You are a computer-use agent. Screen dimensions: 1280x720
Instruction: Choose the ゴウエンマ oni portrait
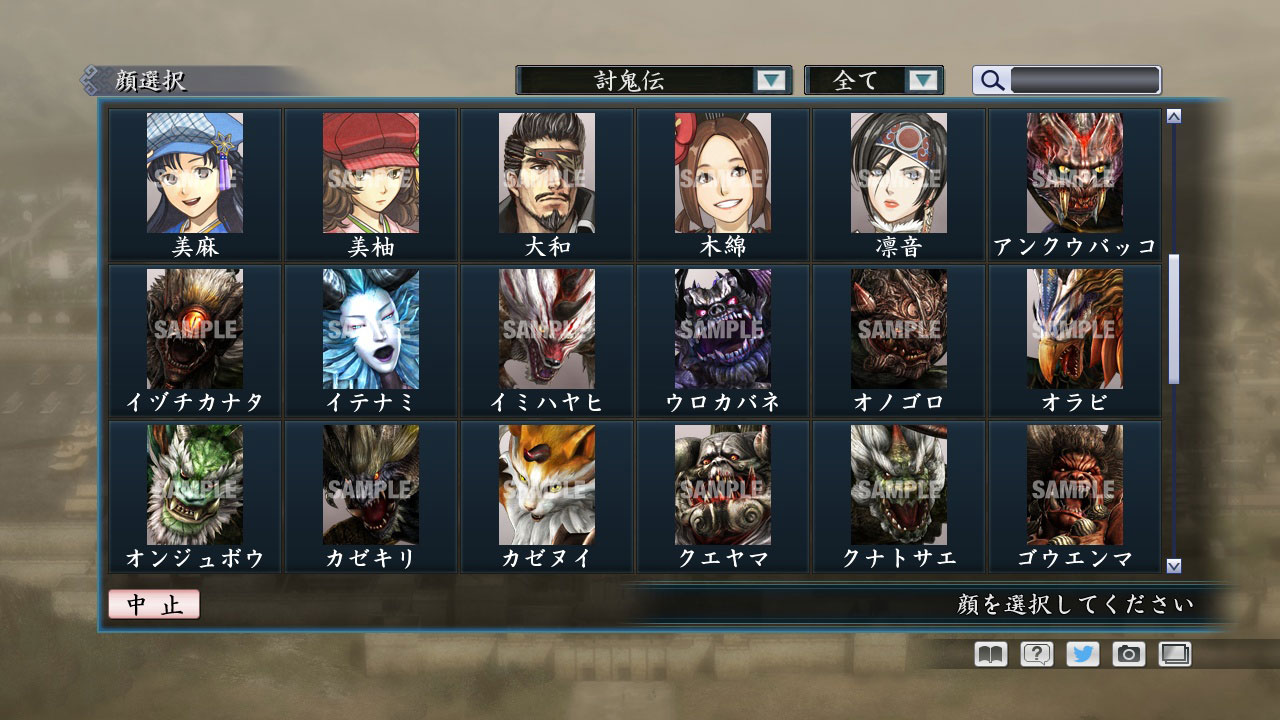(1073, 485)
